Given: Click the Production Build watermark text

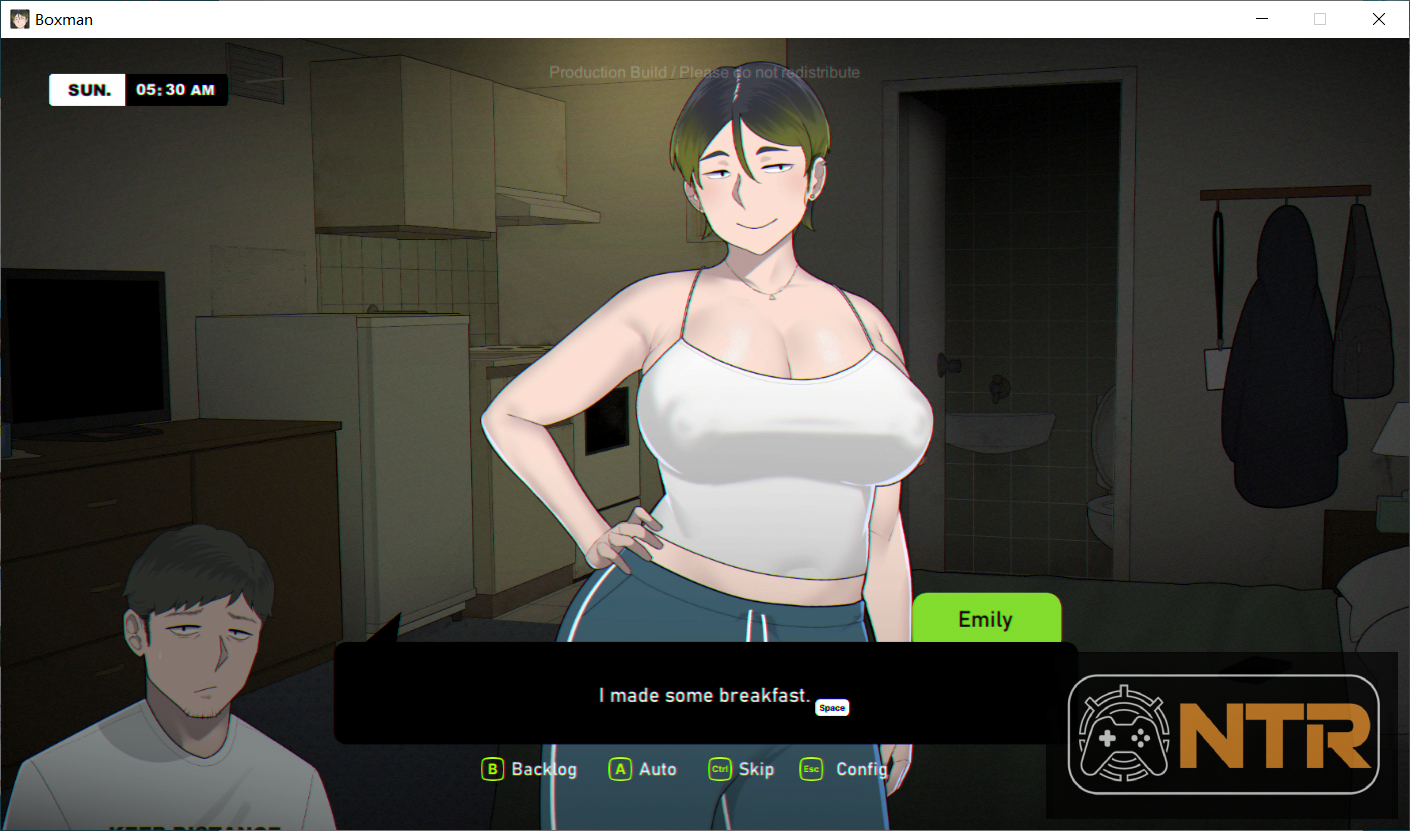Looking at the screenshot, I should point(704,72).
